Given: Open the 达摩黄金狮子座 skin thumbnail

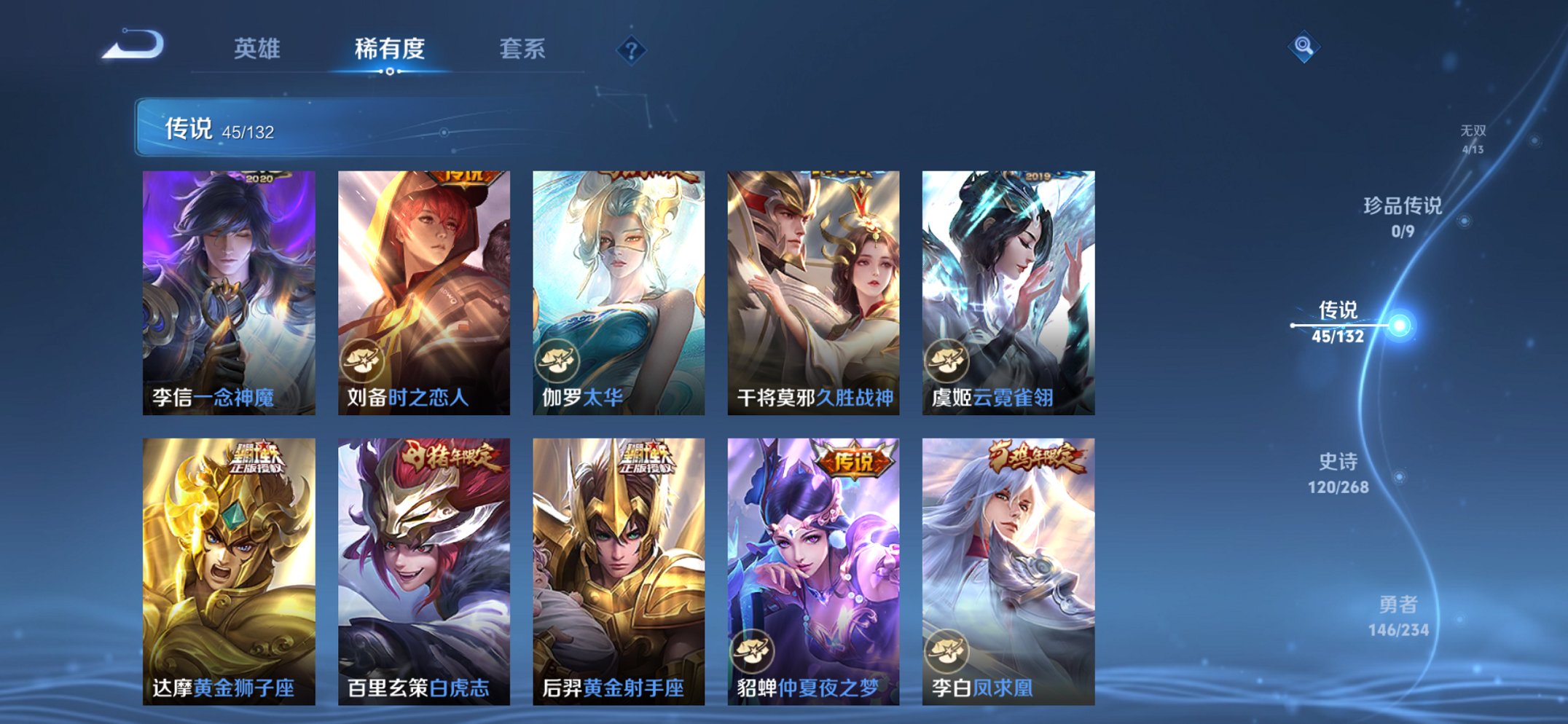Looking at the screenshot, I should [x=227, y=568].
